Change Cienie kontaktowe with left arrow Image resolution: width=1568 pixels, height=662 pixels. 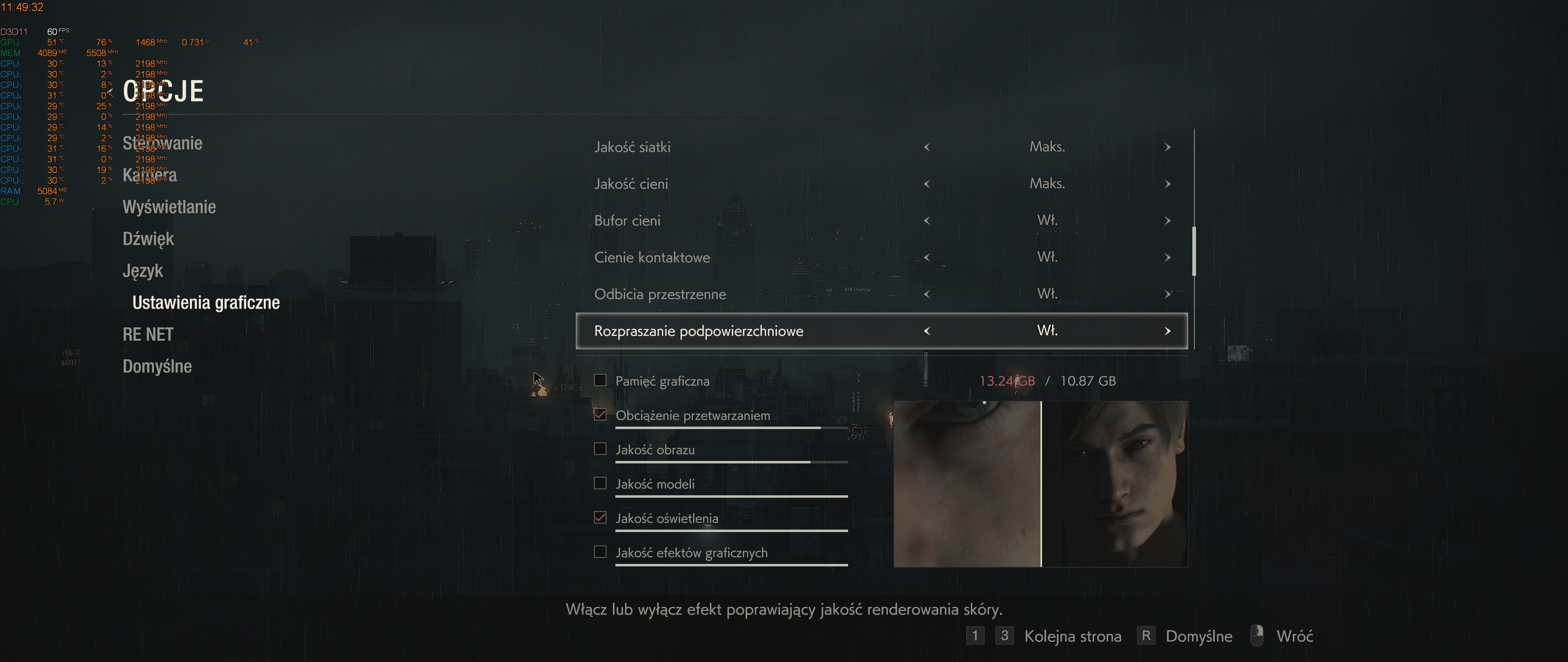click(x=927, y=257)
